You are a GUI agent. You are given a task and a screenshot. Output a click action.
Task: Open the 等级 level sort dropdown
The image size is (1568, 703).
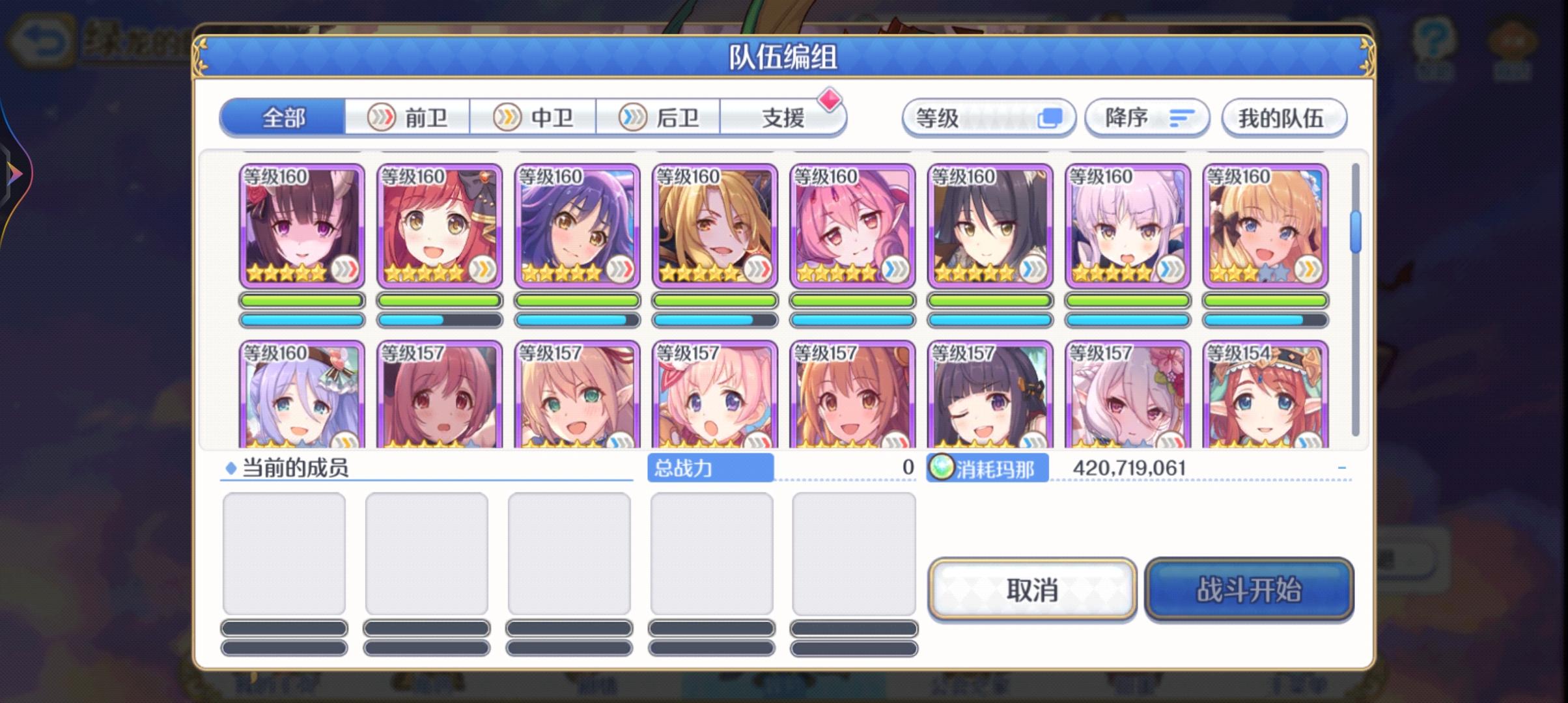pos(987,117)
